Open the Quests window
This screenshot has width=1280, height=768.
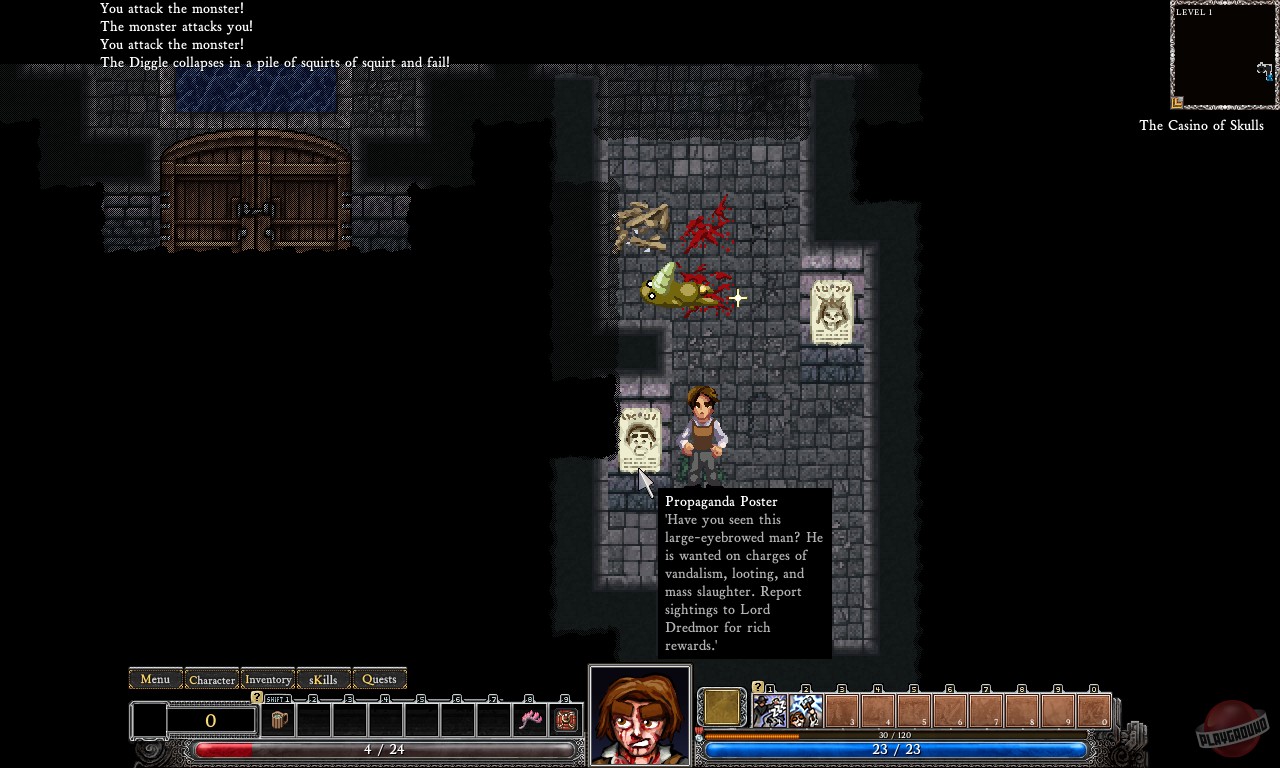(379, 679)
